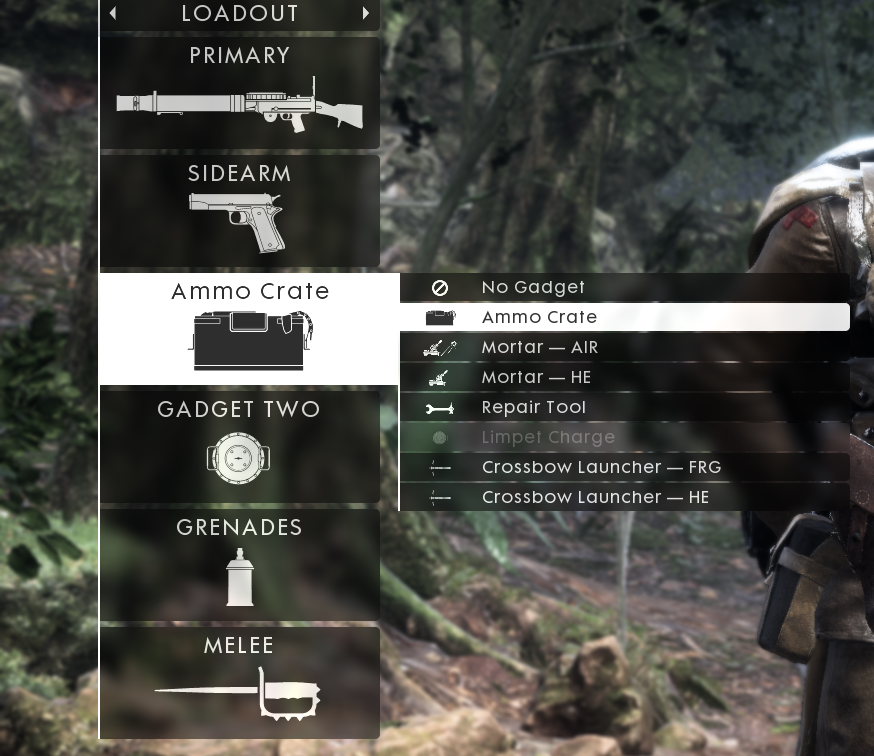Select the greyed-out Limpet Charge entry
The width and height of the screenshot is (874, 756).
click(624, 437)
